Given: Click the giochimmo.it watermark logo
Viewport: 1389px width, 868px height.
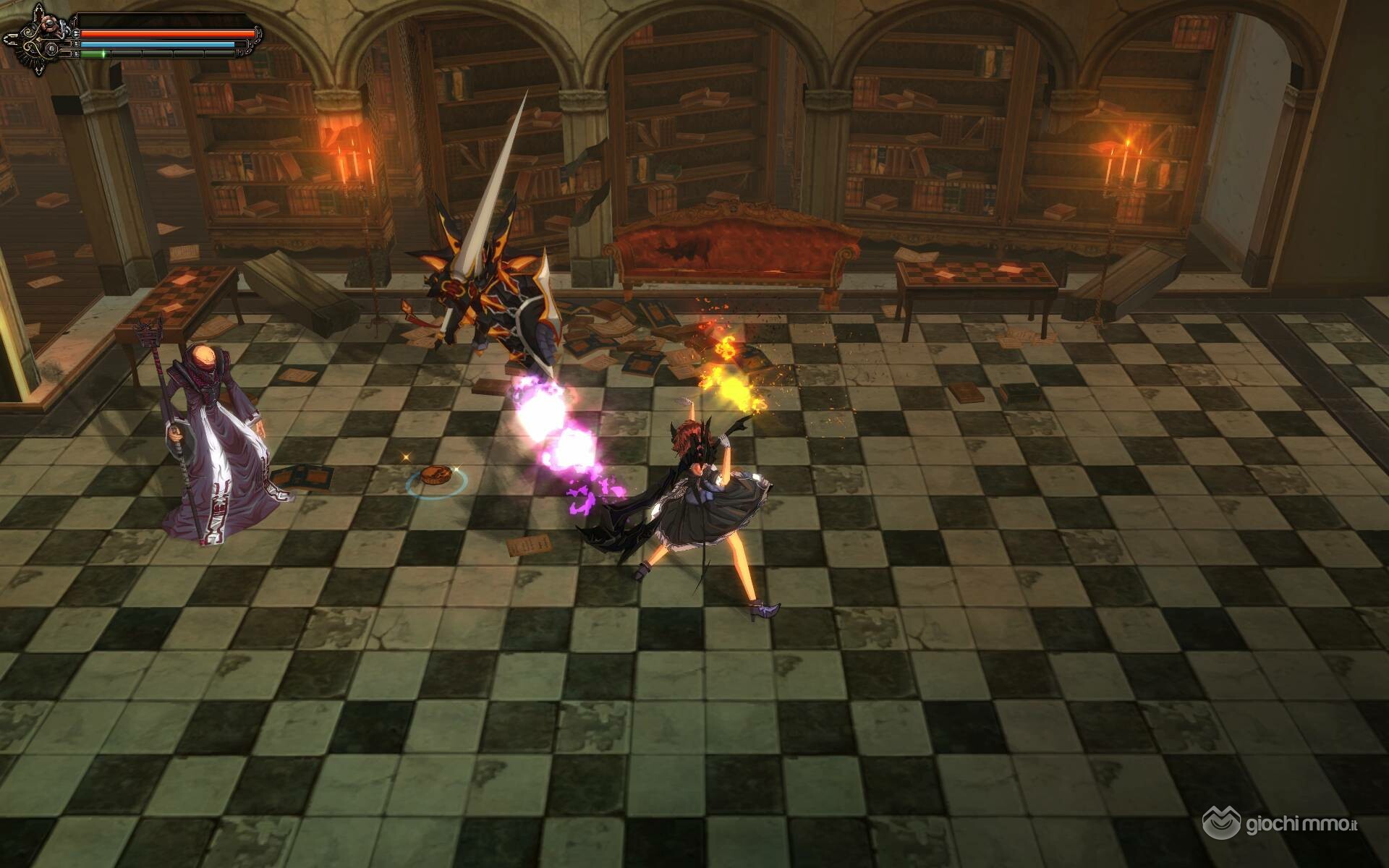Looking at the screenshot, I should pos(1279,823).
